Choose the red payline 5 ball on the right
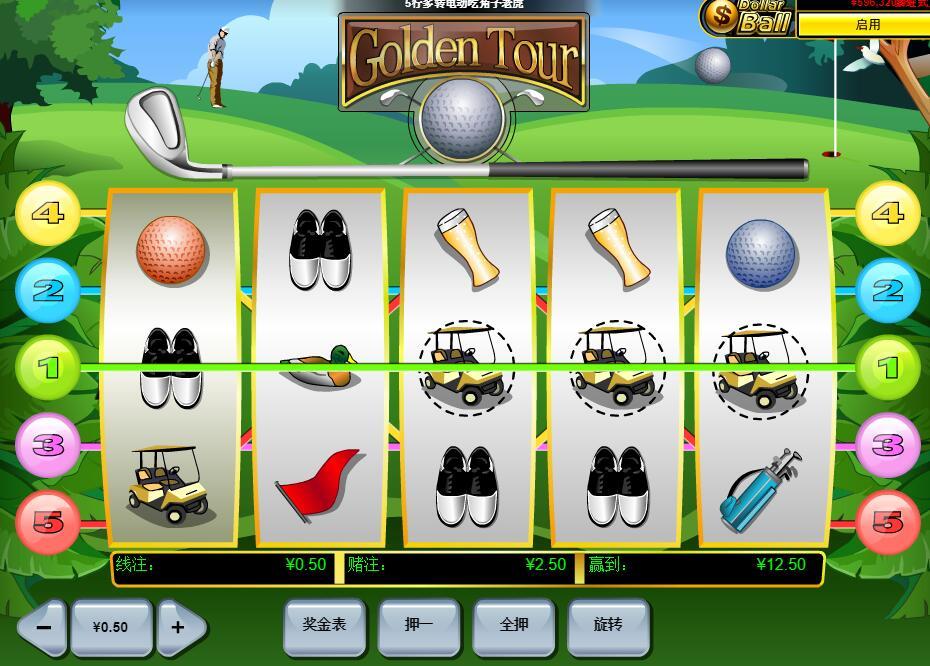This screenshot has width=930, height=666. click(887, 522)
